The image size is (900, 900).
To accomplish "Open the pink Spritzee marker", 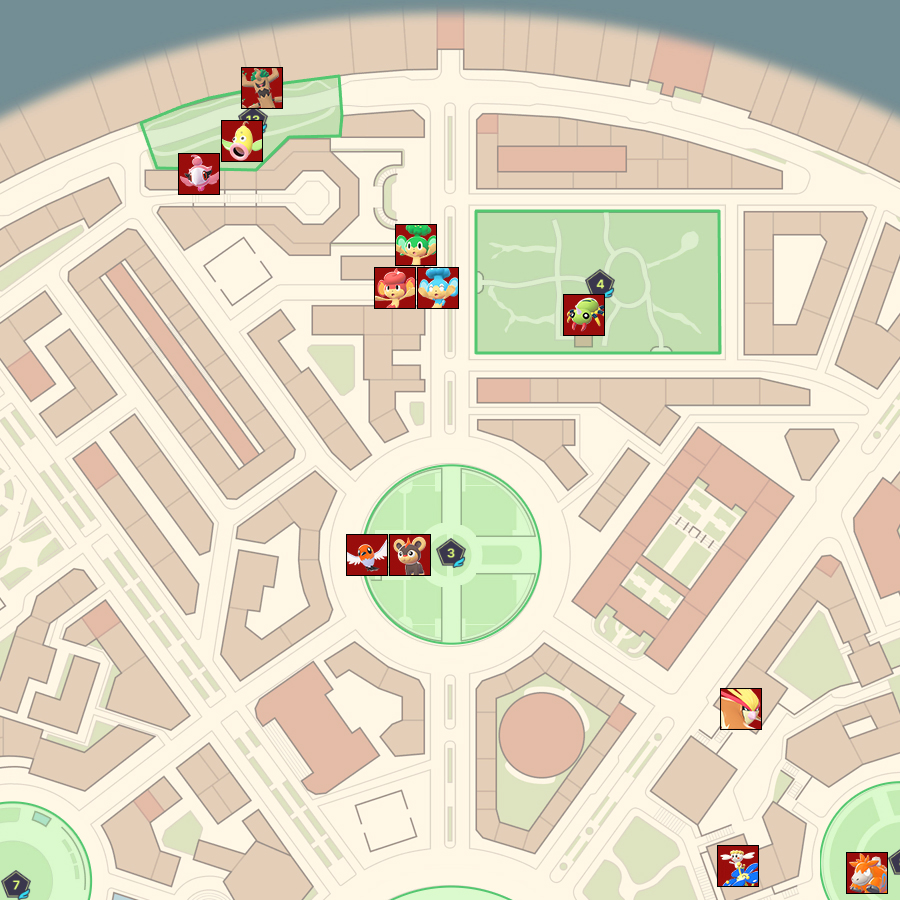I will (199, 174).
